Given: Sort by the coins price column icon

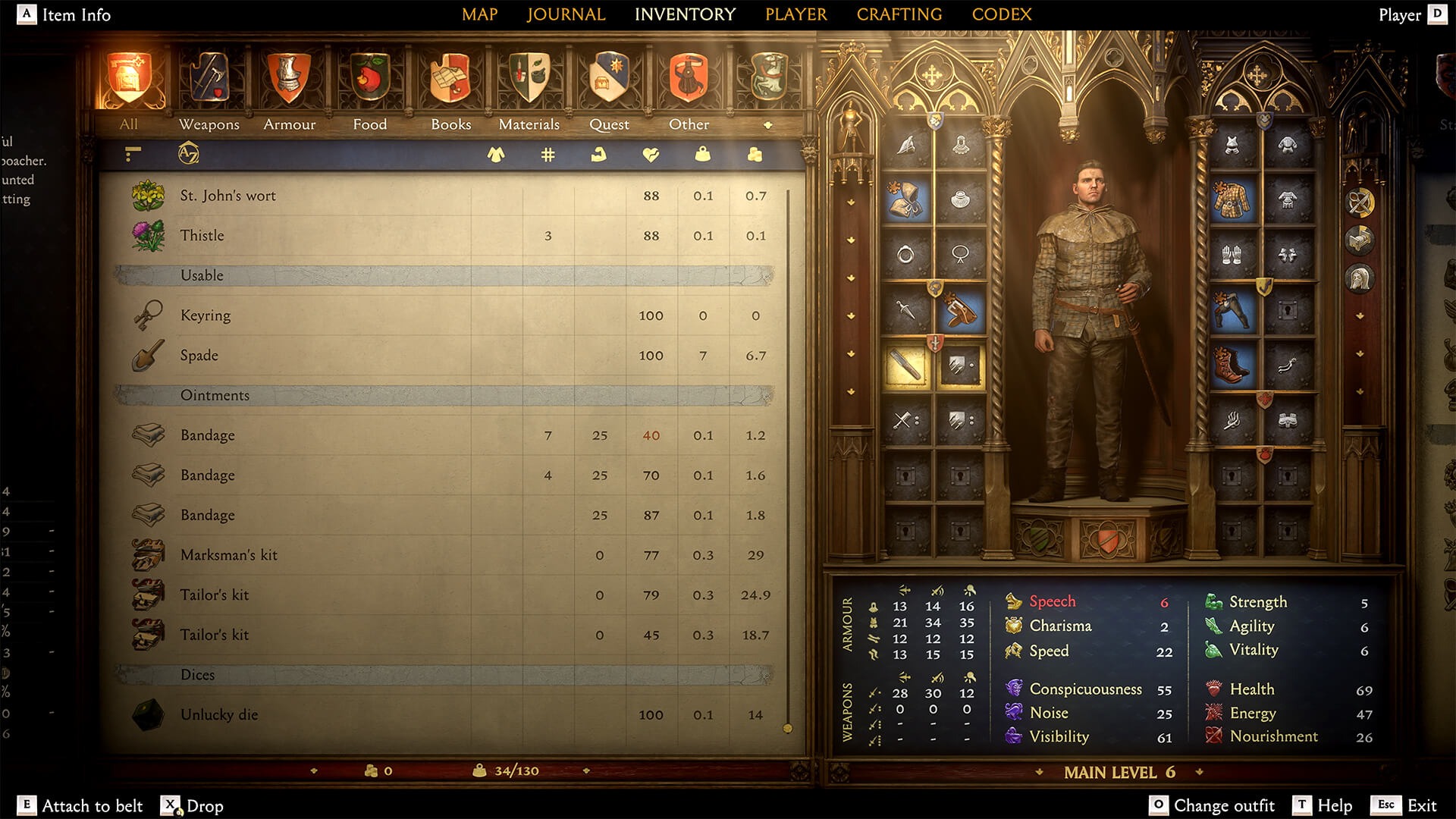Looking at the screenshot, I should tap(753, 155).
